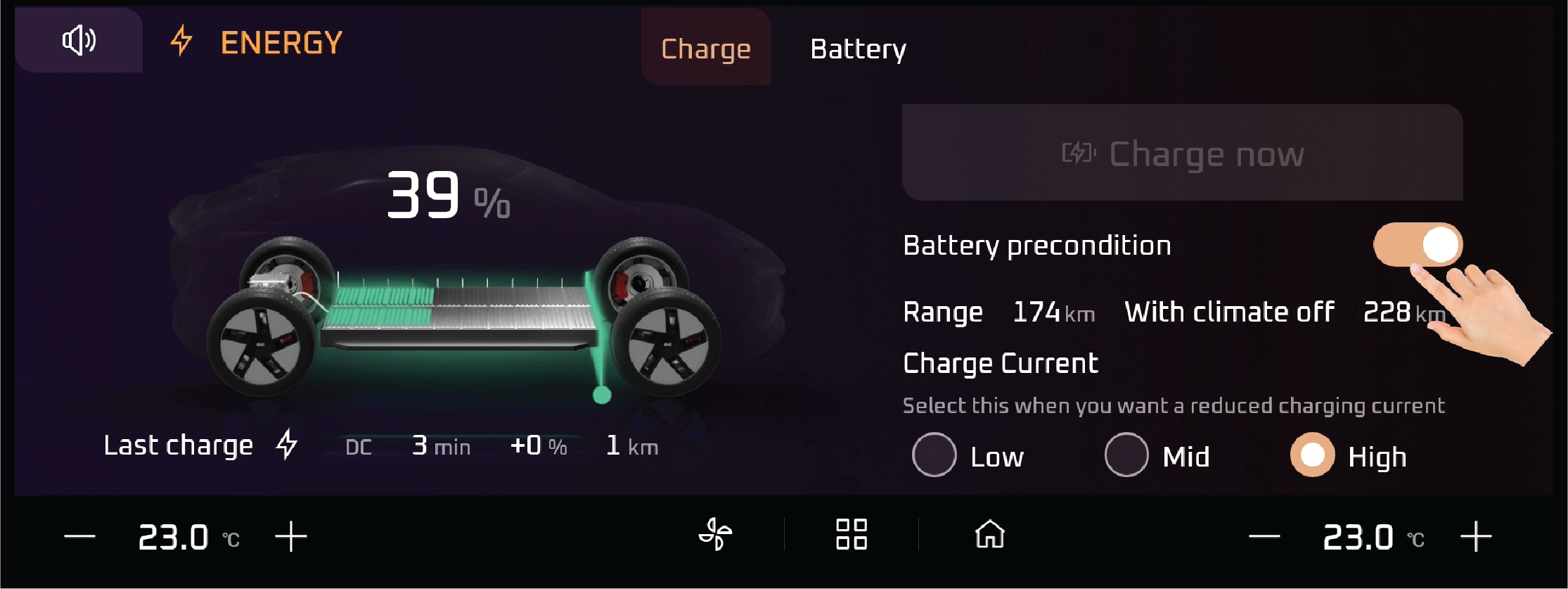The image size is (1568, 589).
Task: Open the fan climate controls
Action: (715, 534)
